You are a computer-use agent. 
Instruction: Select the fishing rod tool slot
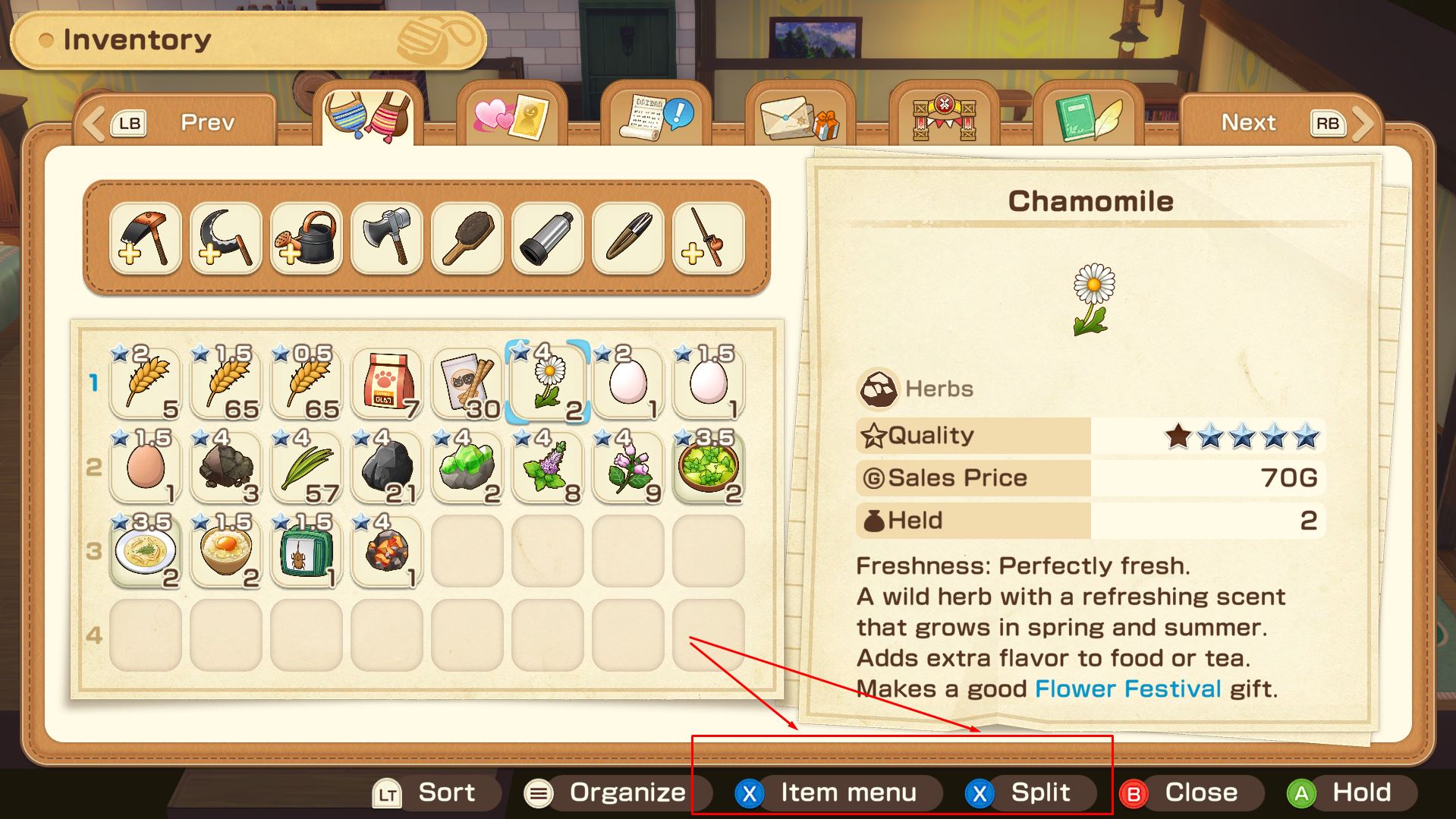[x=708, y=238]
